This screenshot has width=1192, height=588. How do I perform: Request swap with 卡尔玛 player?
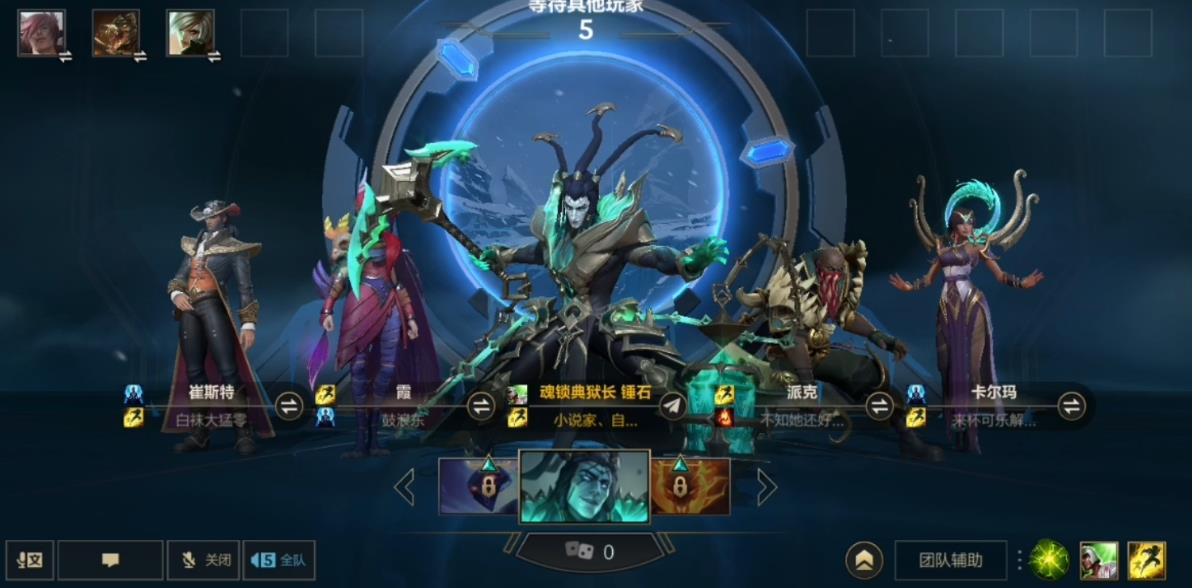1071,406
